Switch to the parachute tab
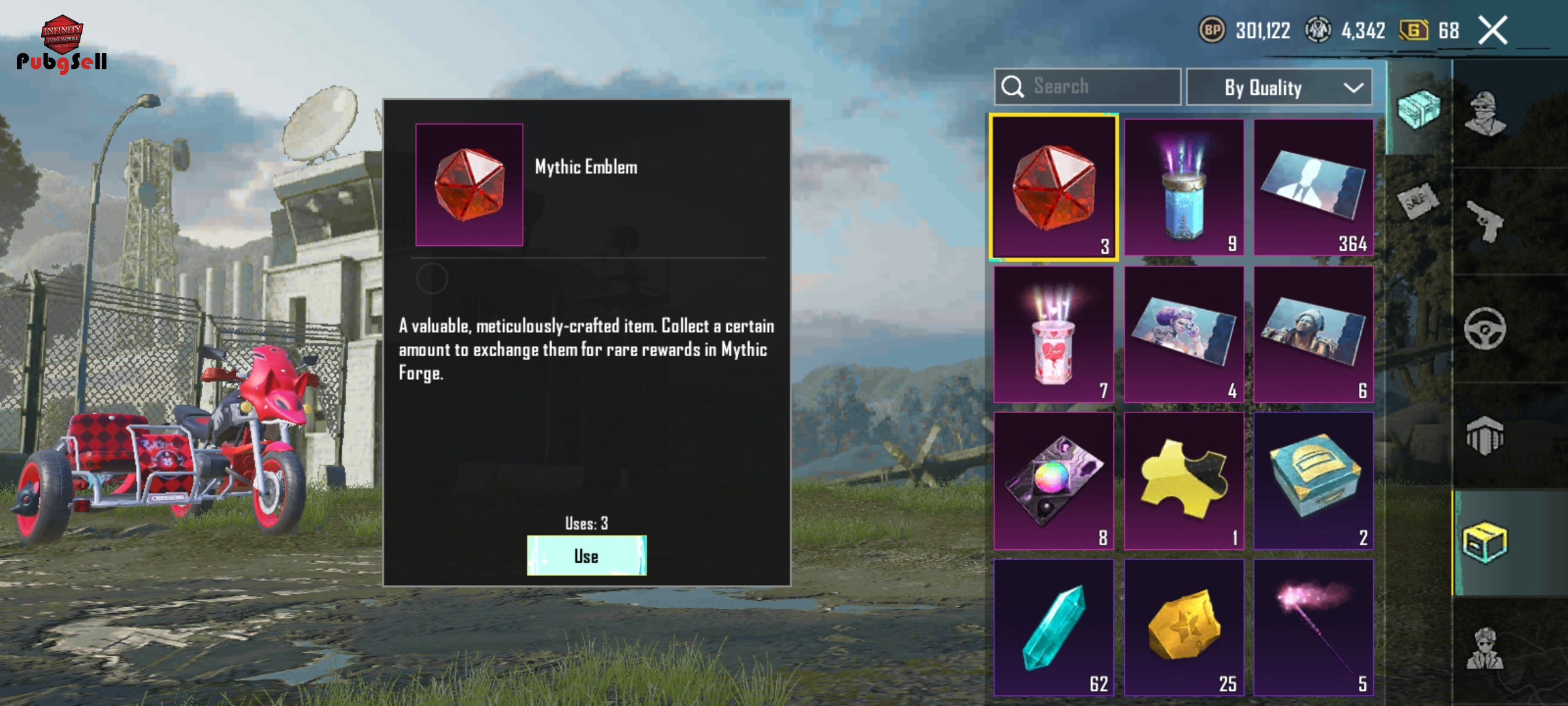 1485,435
